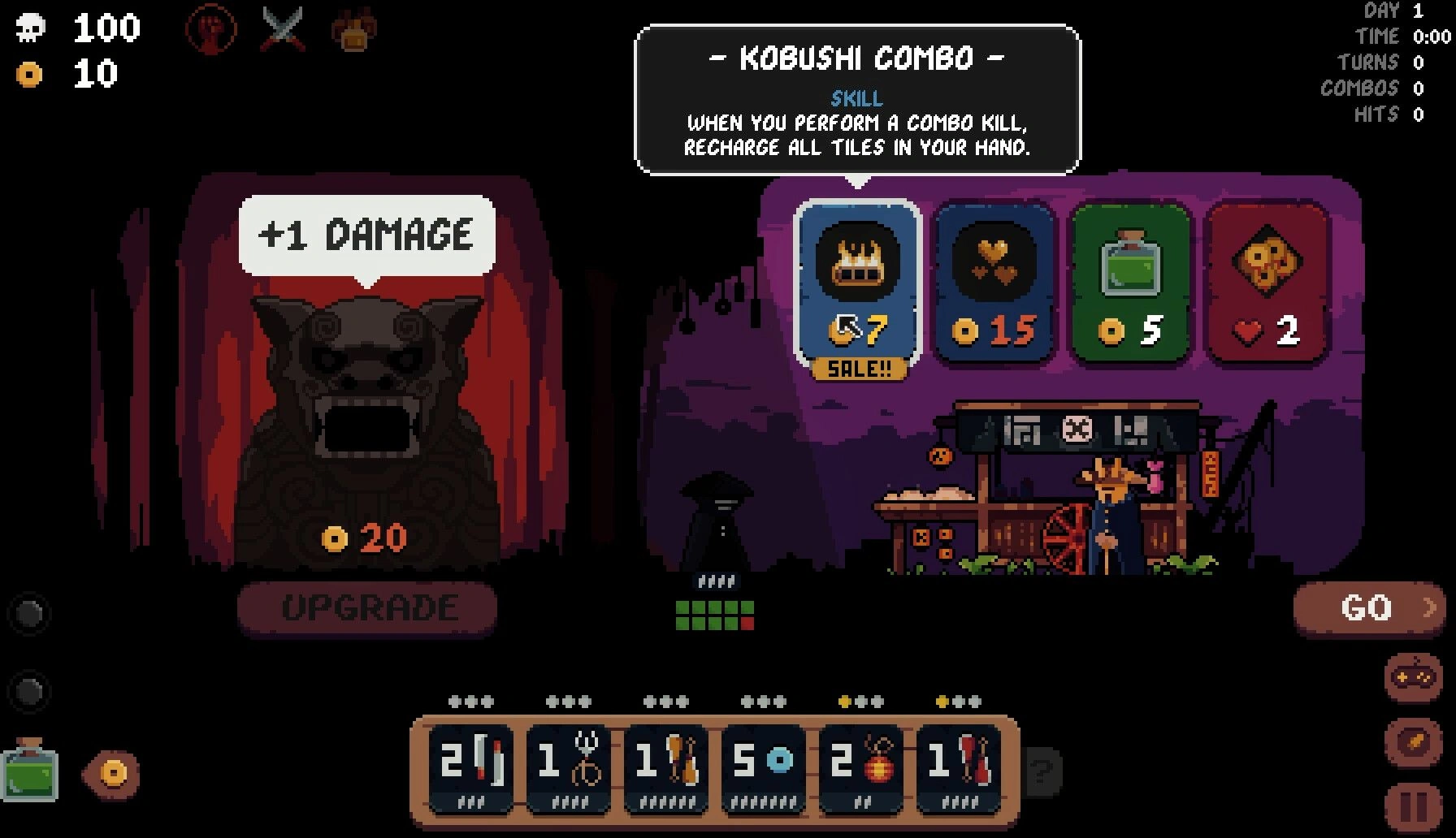Choose the blue ring tile with 5
The height and width of the screenshot is (838, 1456).
click(x=764, y=767)
